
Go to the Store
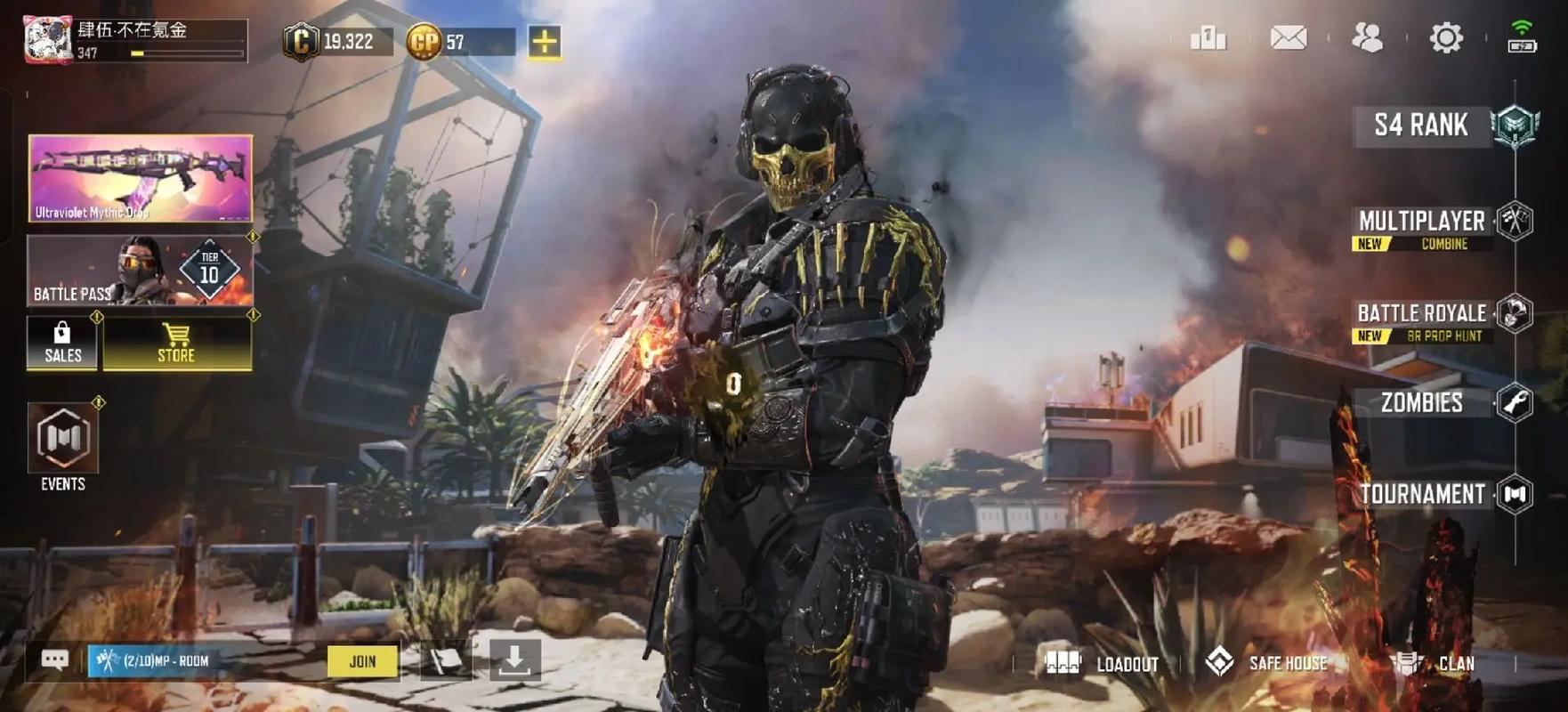pyautogui.click(x=177, y=343)
